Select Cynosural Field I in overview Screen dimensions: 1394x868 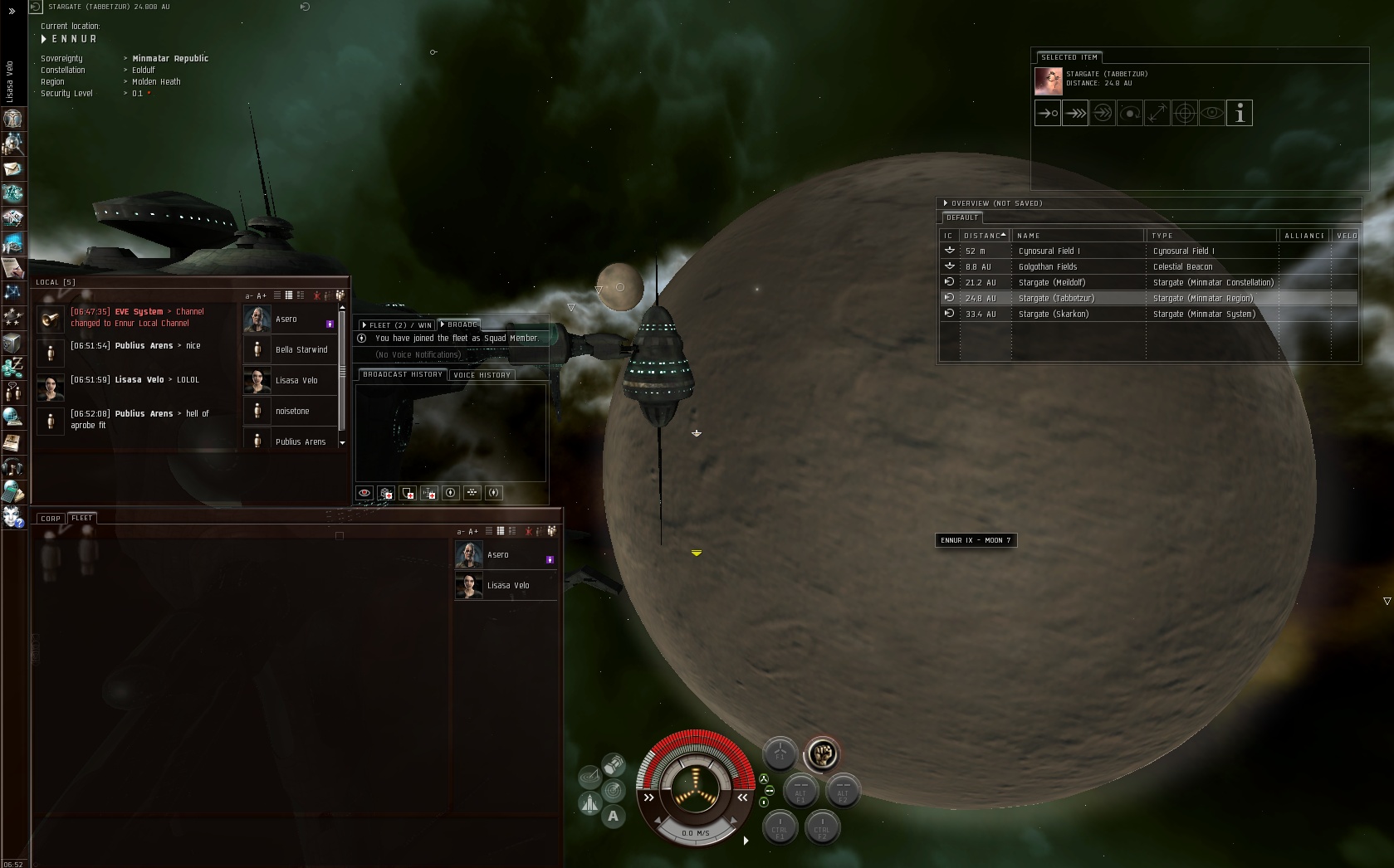click(1049, 251)
